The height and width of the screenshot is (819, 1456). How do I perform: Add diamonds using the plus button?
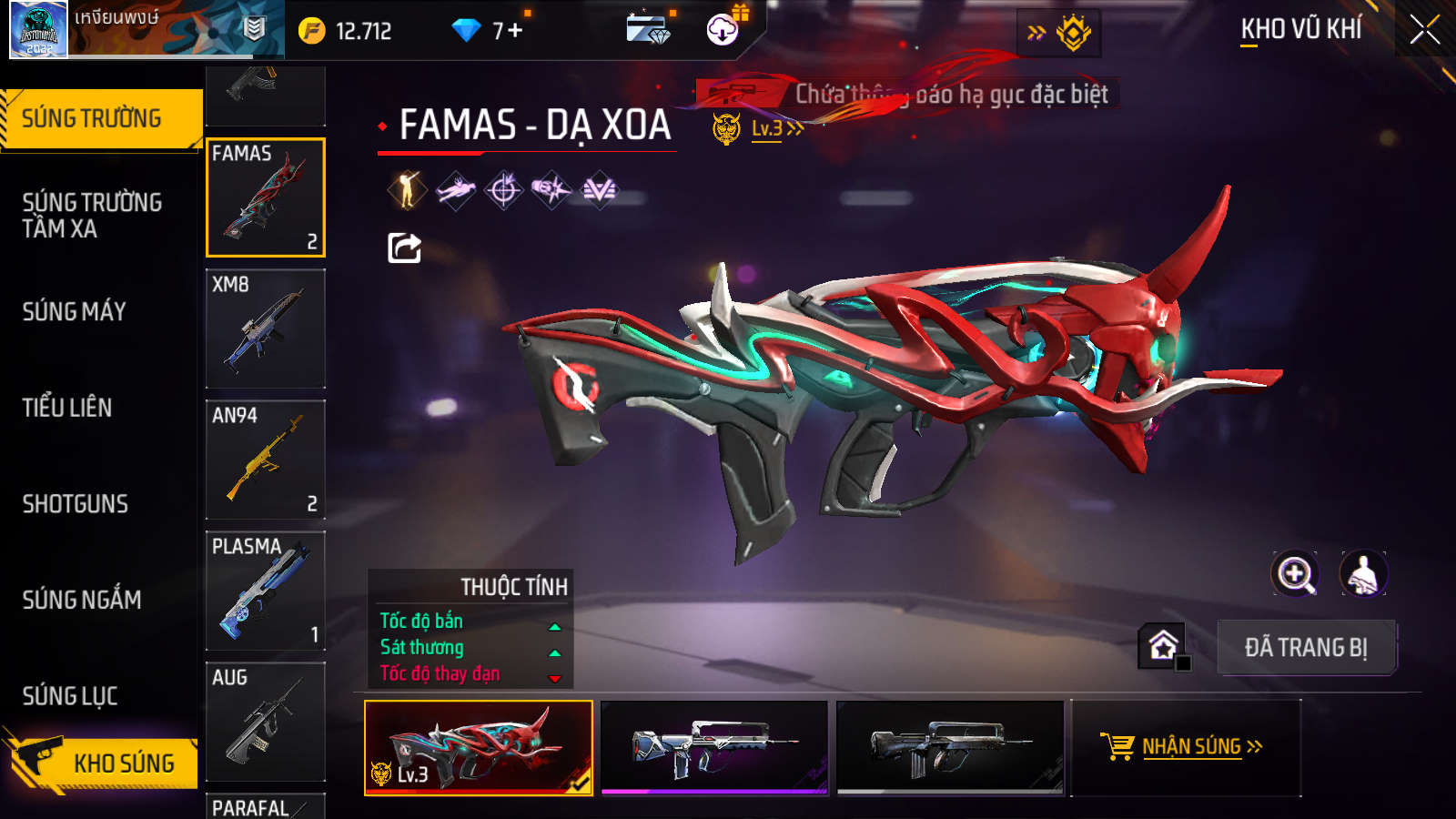[515, 31]
